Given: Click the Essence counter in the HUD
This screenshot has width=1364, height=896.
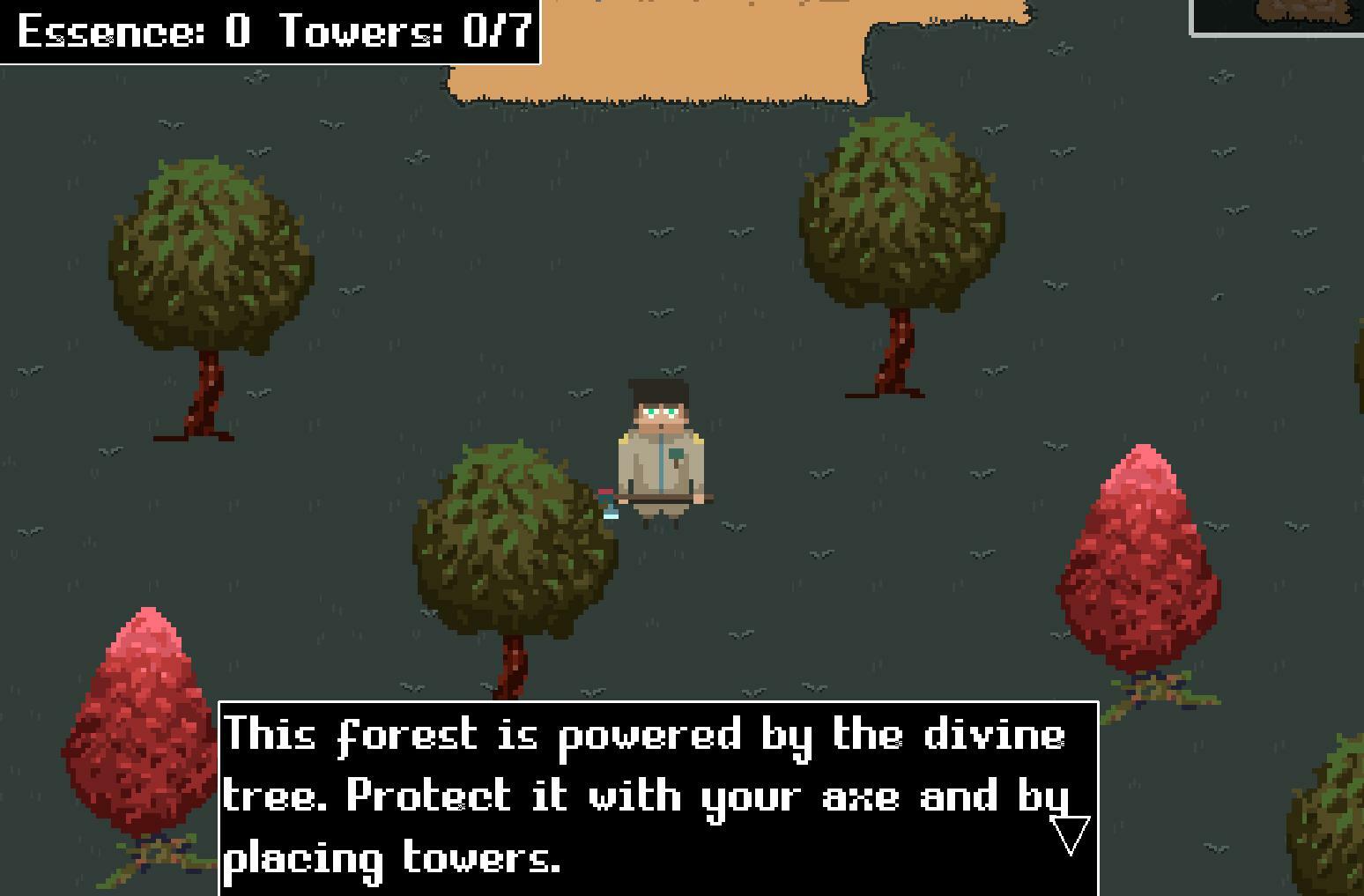Looking at the screenshot, I should pyautogui.click(x=132, y=31).
